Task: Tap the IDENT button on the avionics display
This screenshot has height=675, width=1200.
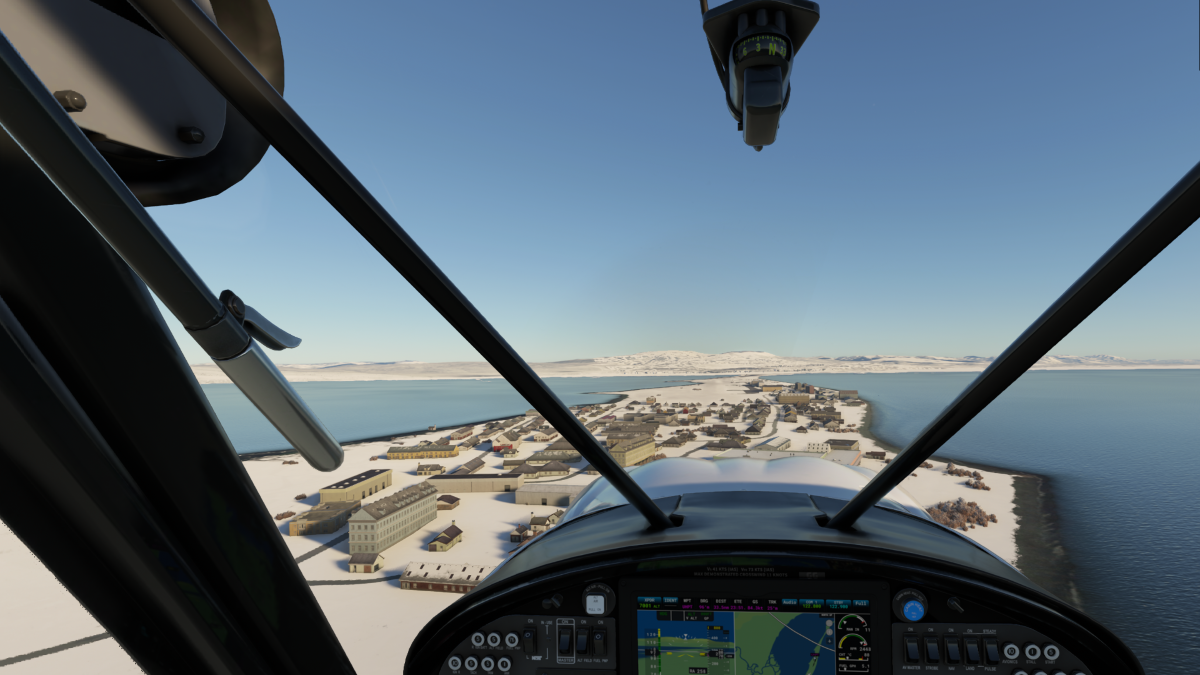Action: pos(670,602)
